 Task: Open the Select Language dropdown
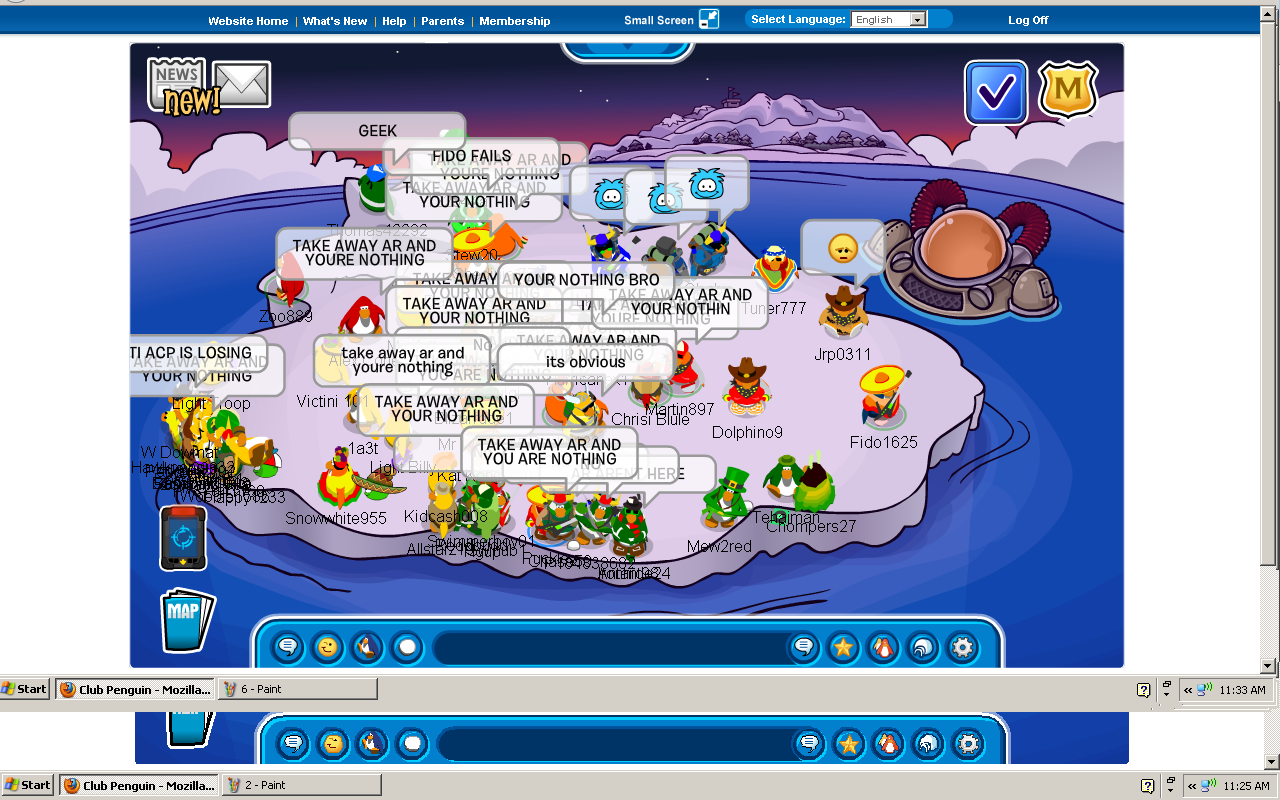pos(888,20)
